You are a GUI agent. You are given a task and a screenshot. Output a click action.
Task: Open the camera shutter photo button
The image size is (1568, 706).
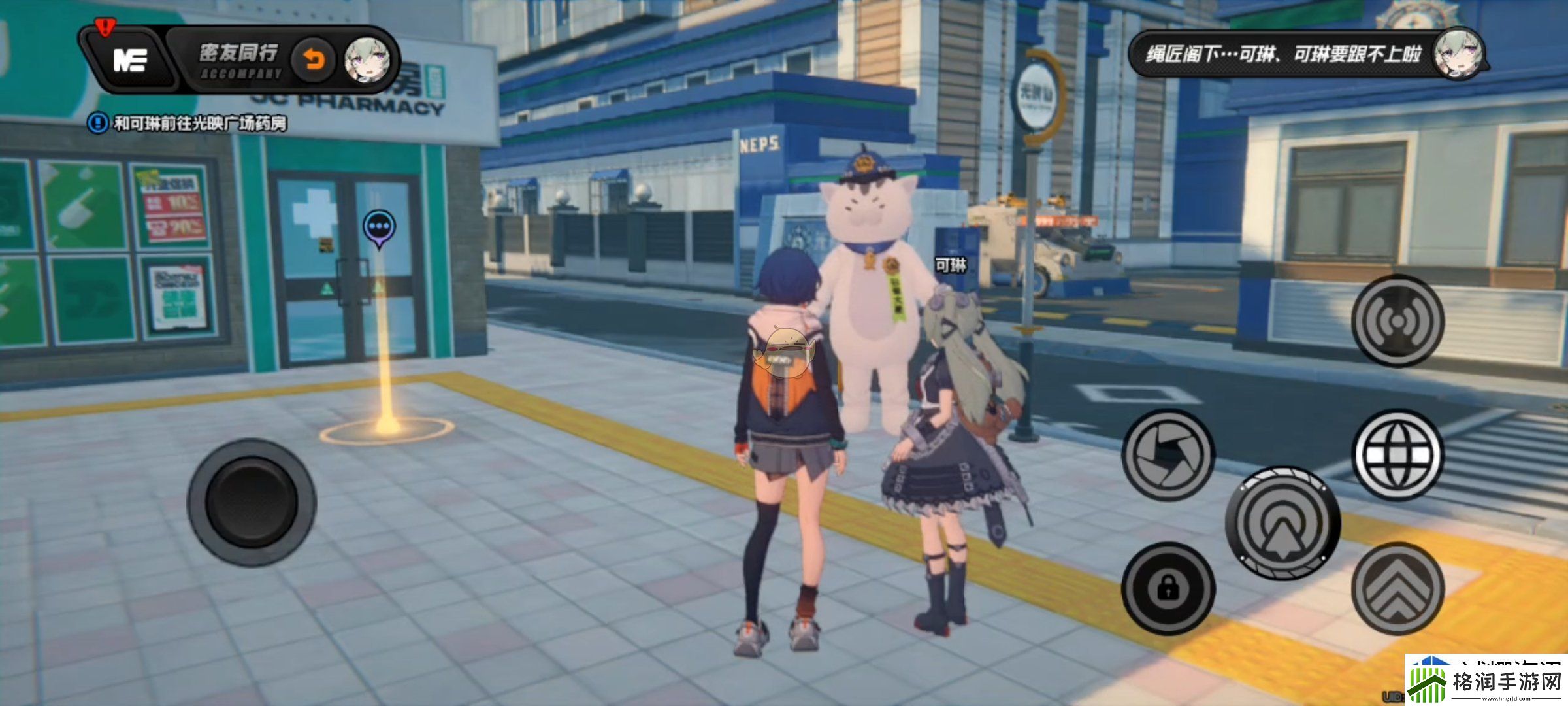(1168, 455)
